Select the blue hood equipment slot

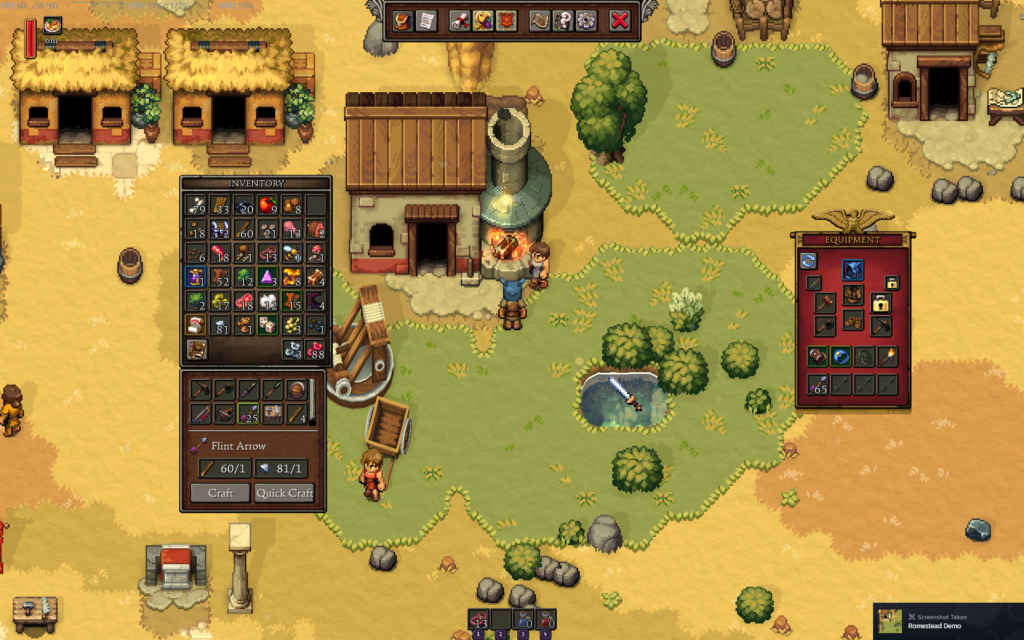click(852, 270)
